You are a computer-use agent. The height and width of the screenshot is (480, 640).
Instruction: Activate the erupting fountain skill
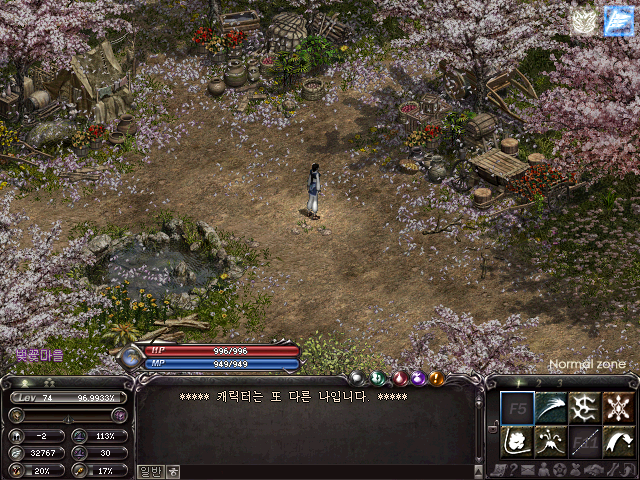click(x=551, y=442)
